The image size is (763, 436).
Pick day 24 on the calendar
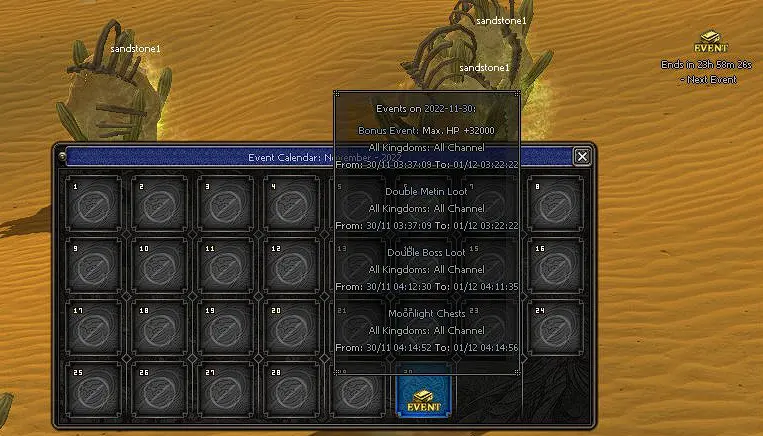pos(556,328)
